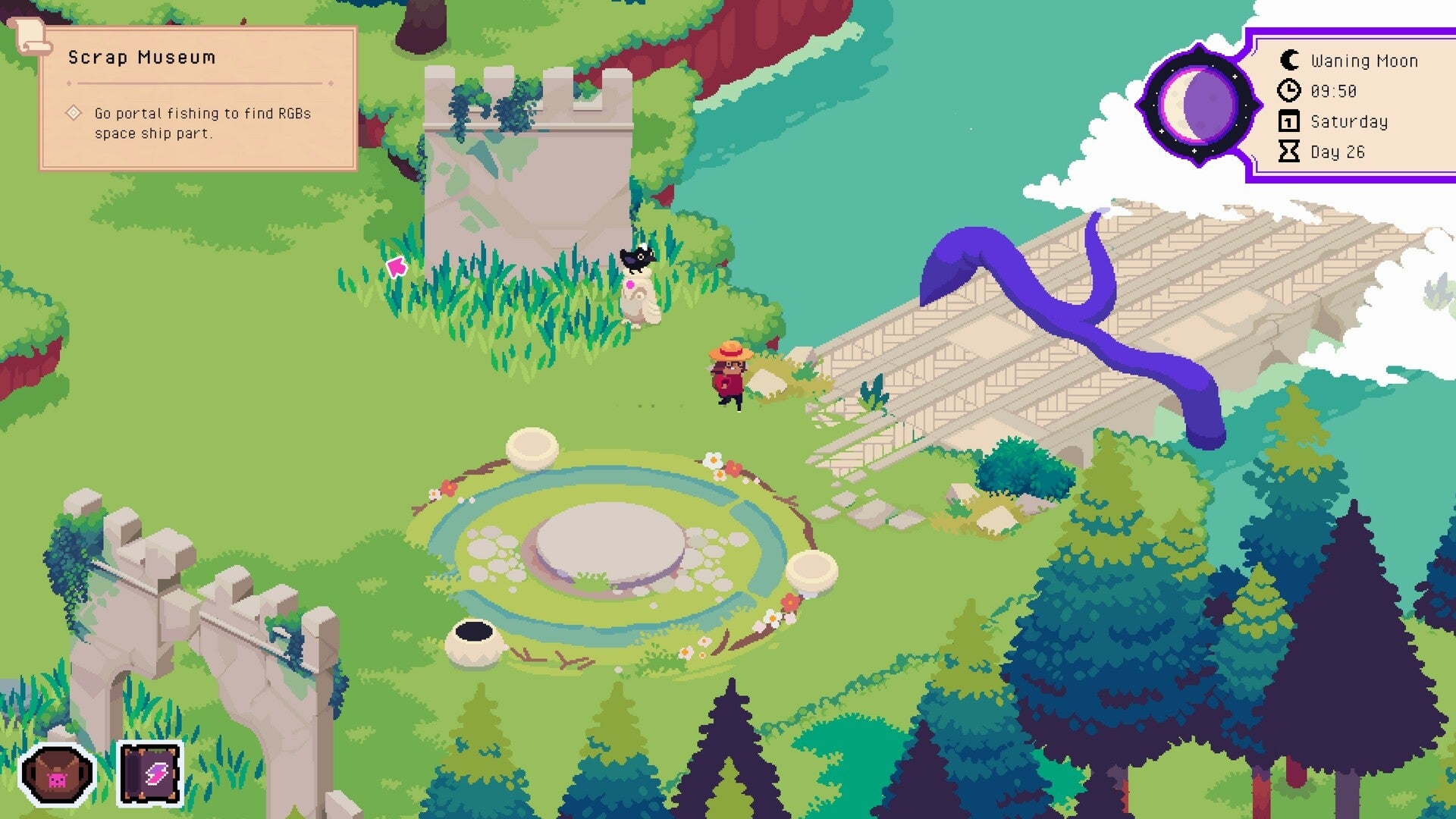
Task: Click the Scrap Museum quest title
Action: [141, 57]
